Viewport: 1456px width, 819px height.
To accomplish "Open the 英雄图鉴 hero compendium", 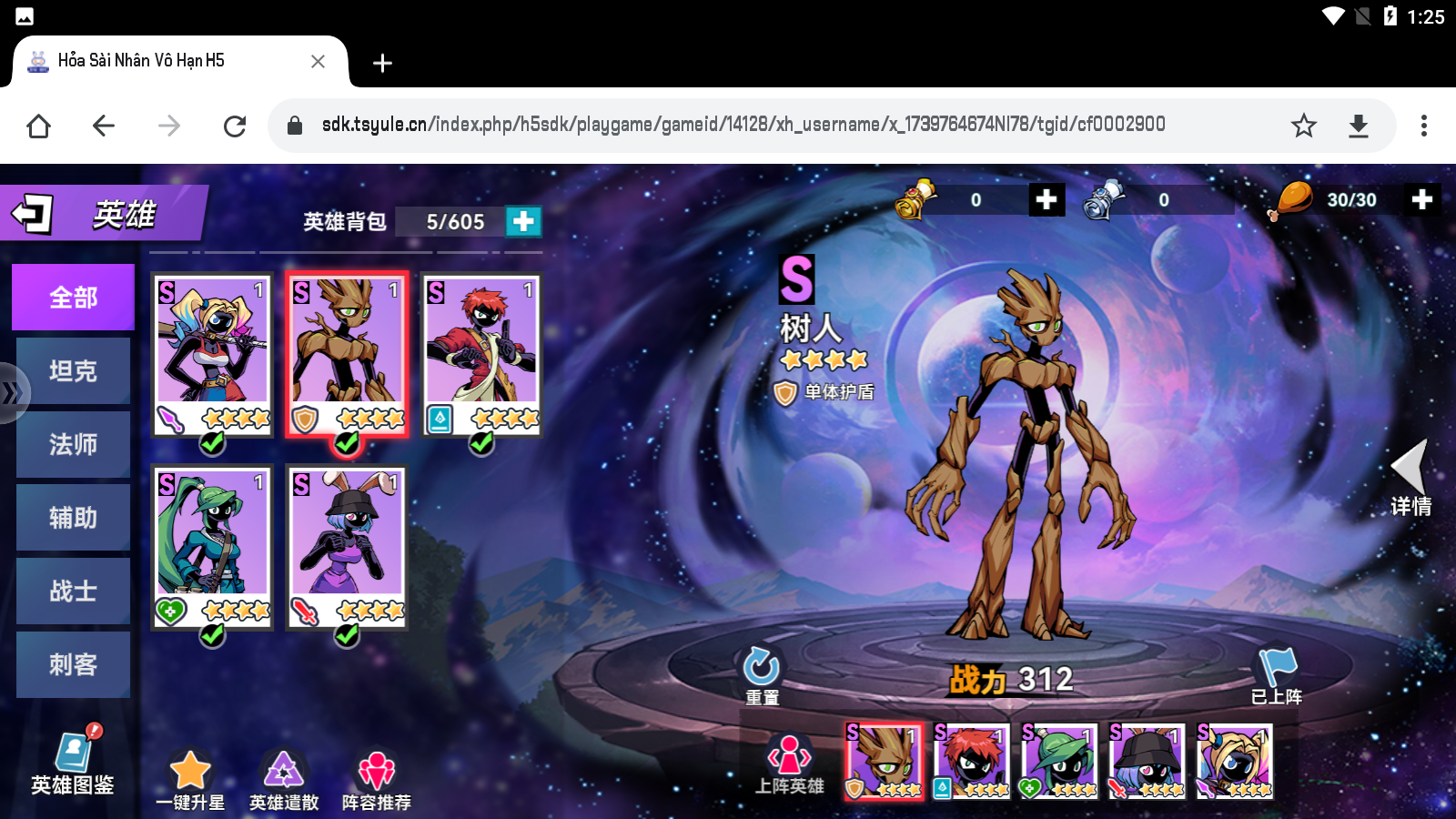I will point(73,764).
